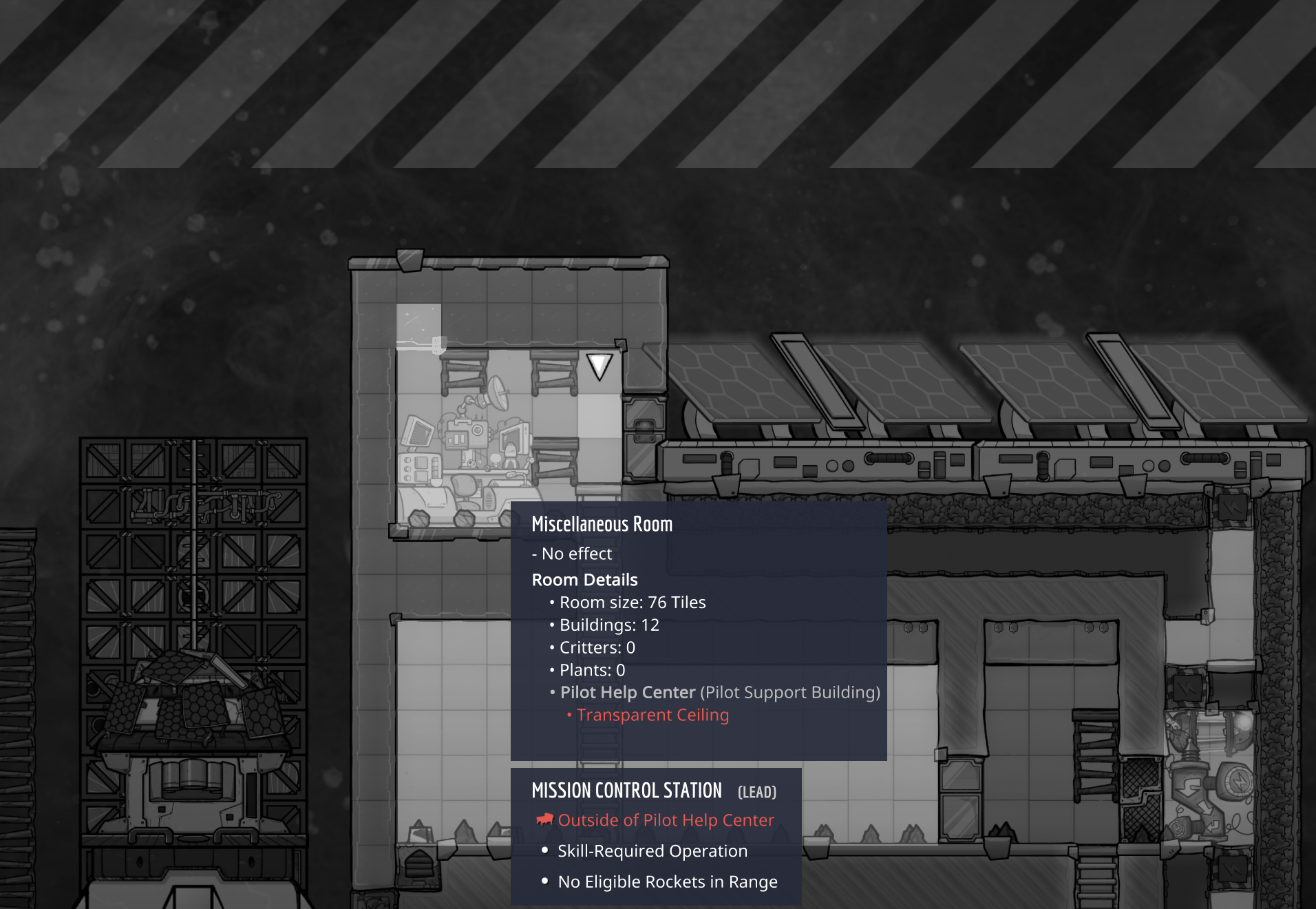This screenshot has height=909, width=1316.
Task: Click the bullet beside No Eligible Rockets in Range
Action: tap(544, 881)
